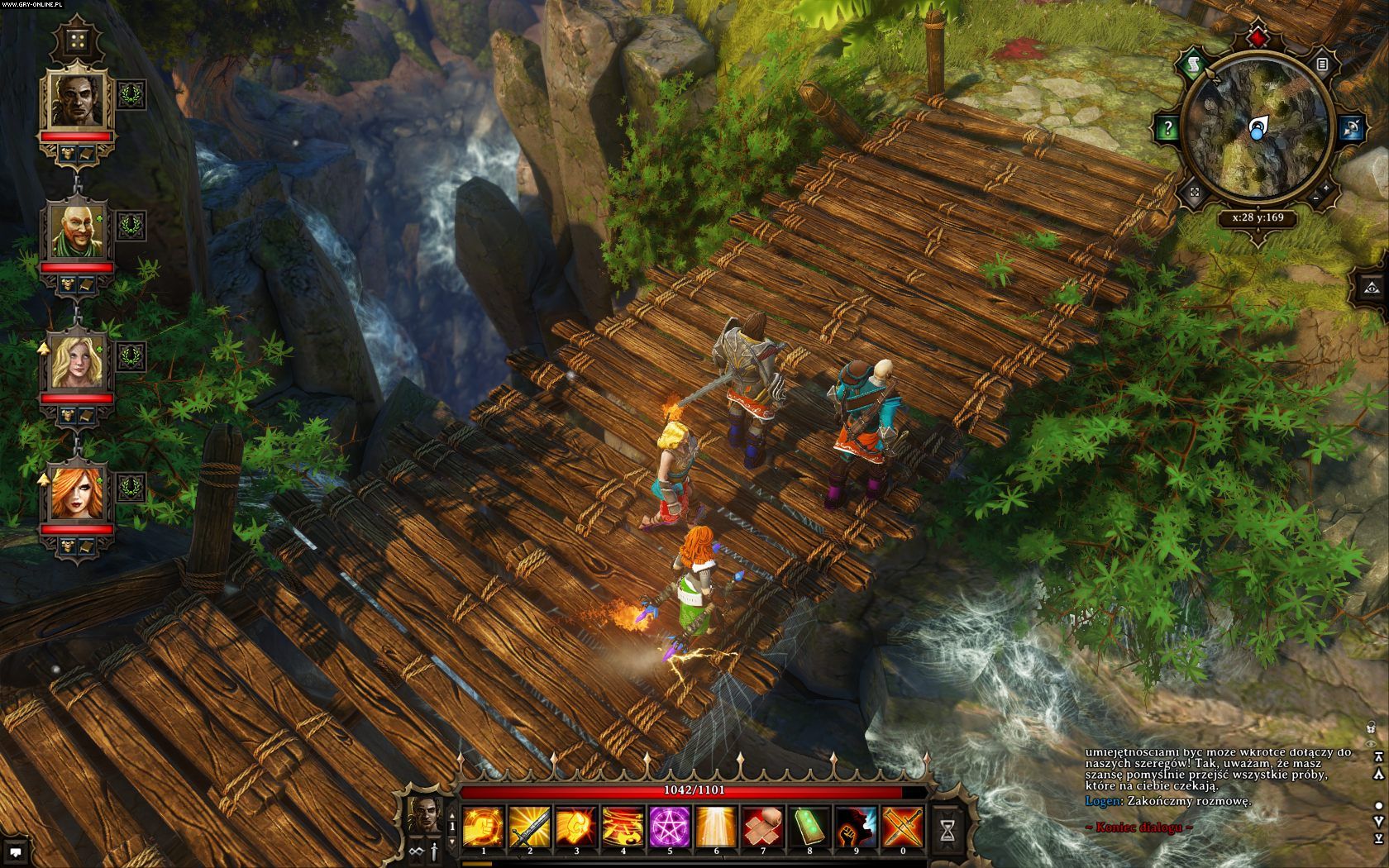This screenshot has height=868, width=1389.
Task: Use the radiant sword skill in slot 2
Action: (529, 825)
